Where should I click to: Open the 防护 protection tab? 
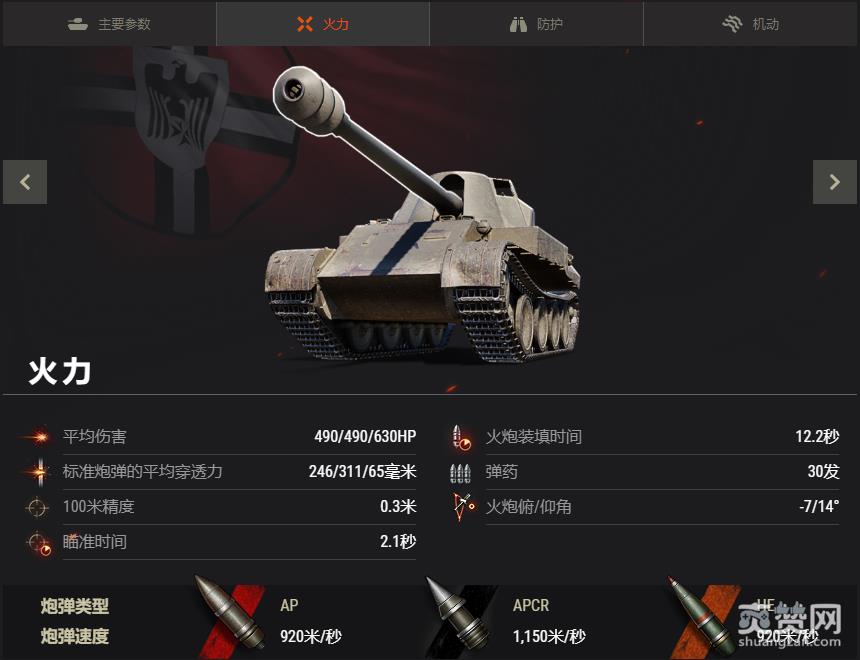tap(536, 24)
